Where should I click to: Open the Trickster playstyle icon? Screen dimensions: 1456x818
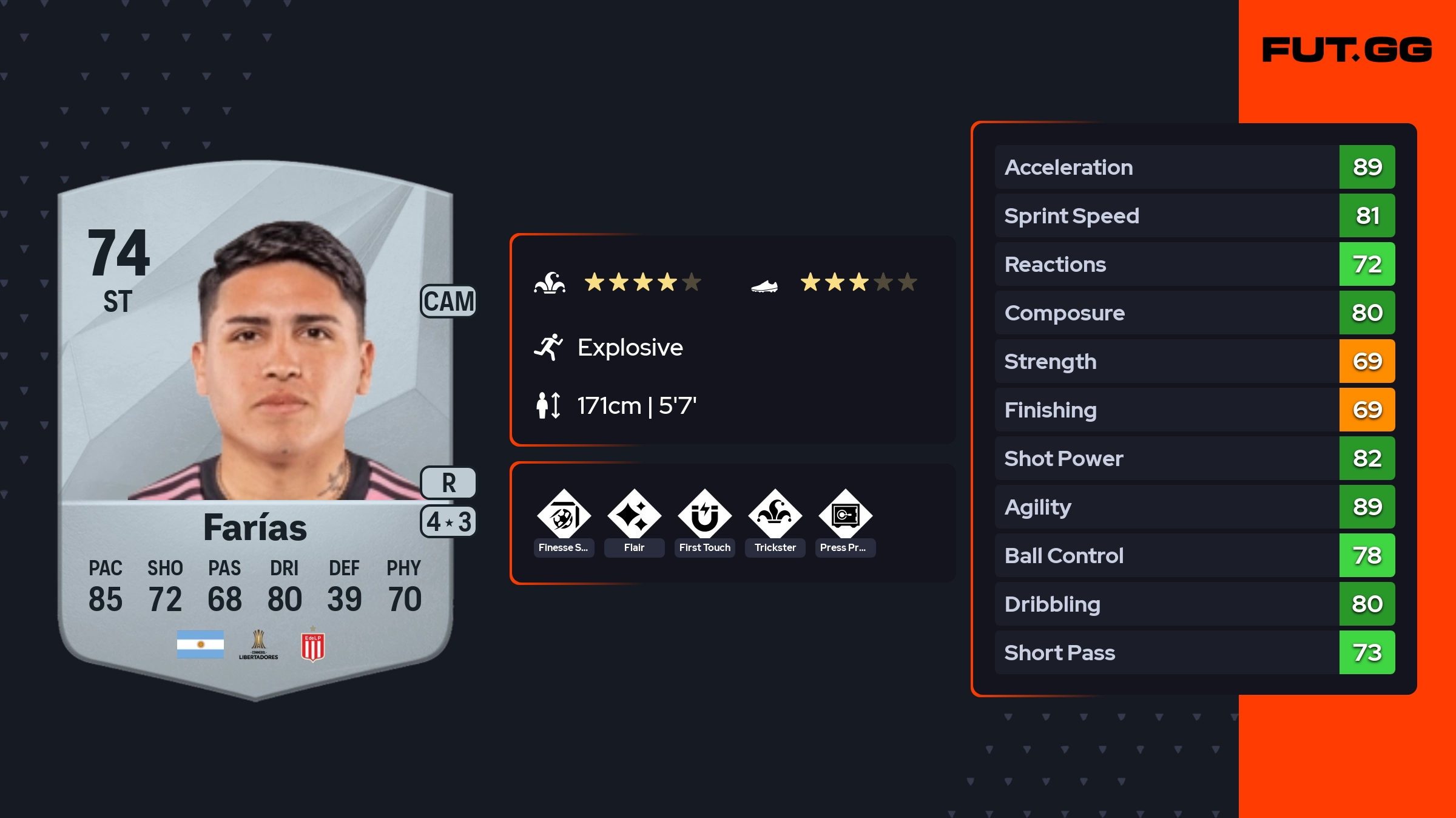click(x=775, y=516)
